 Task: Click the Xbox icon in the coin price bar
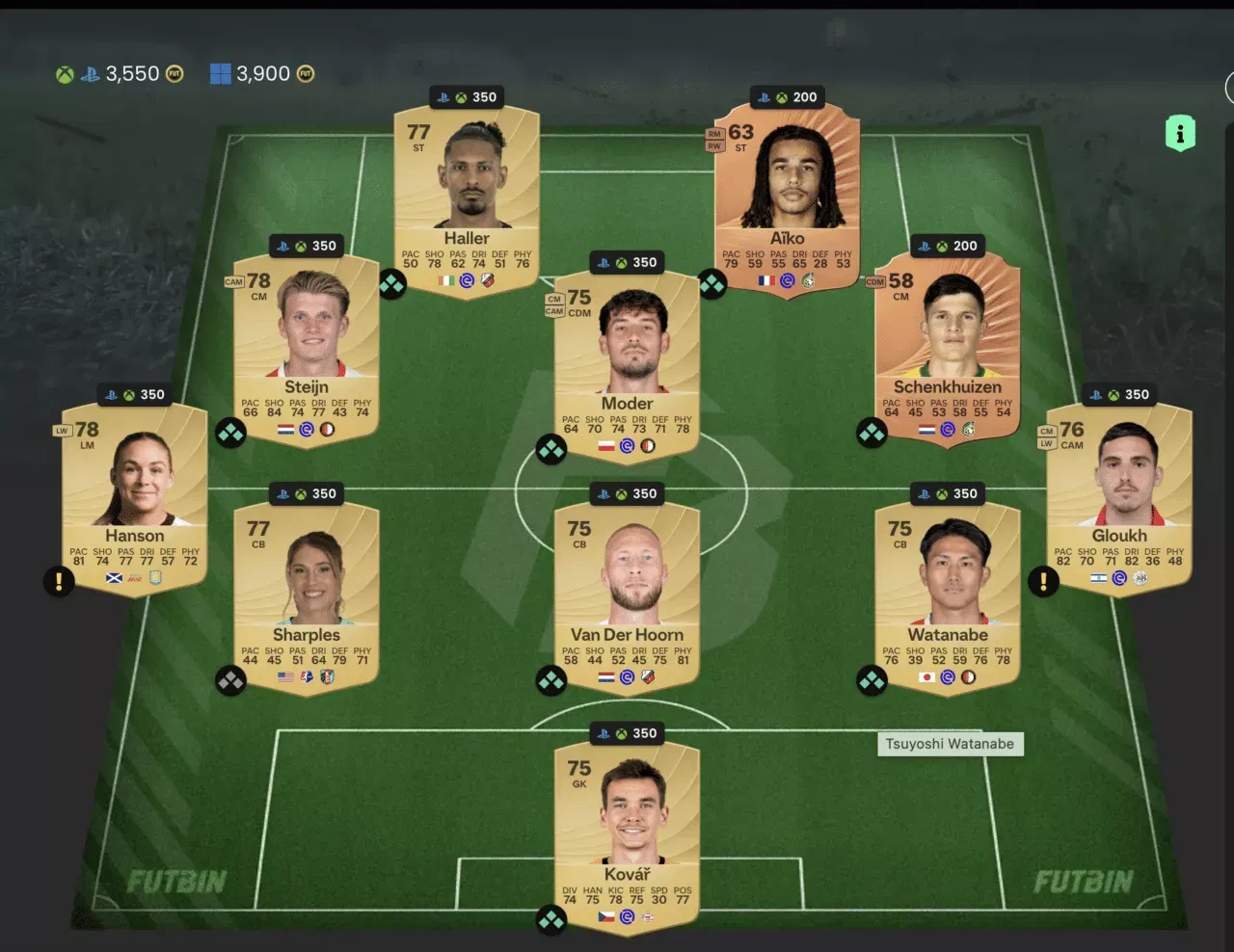[64, 72]
